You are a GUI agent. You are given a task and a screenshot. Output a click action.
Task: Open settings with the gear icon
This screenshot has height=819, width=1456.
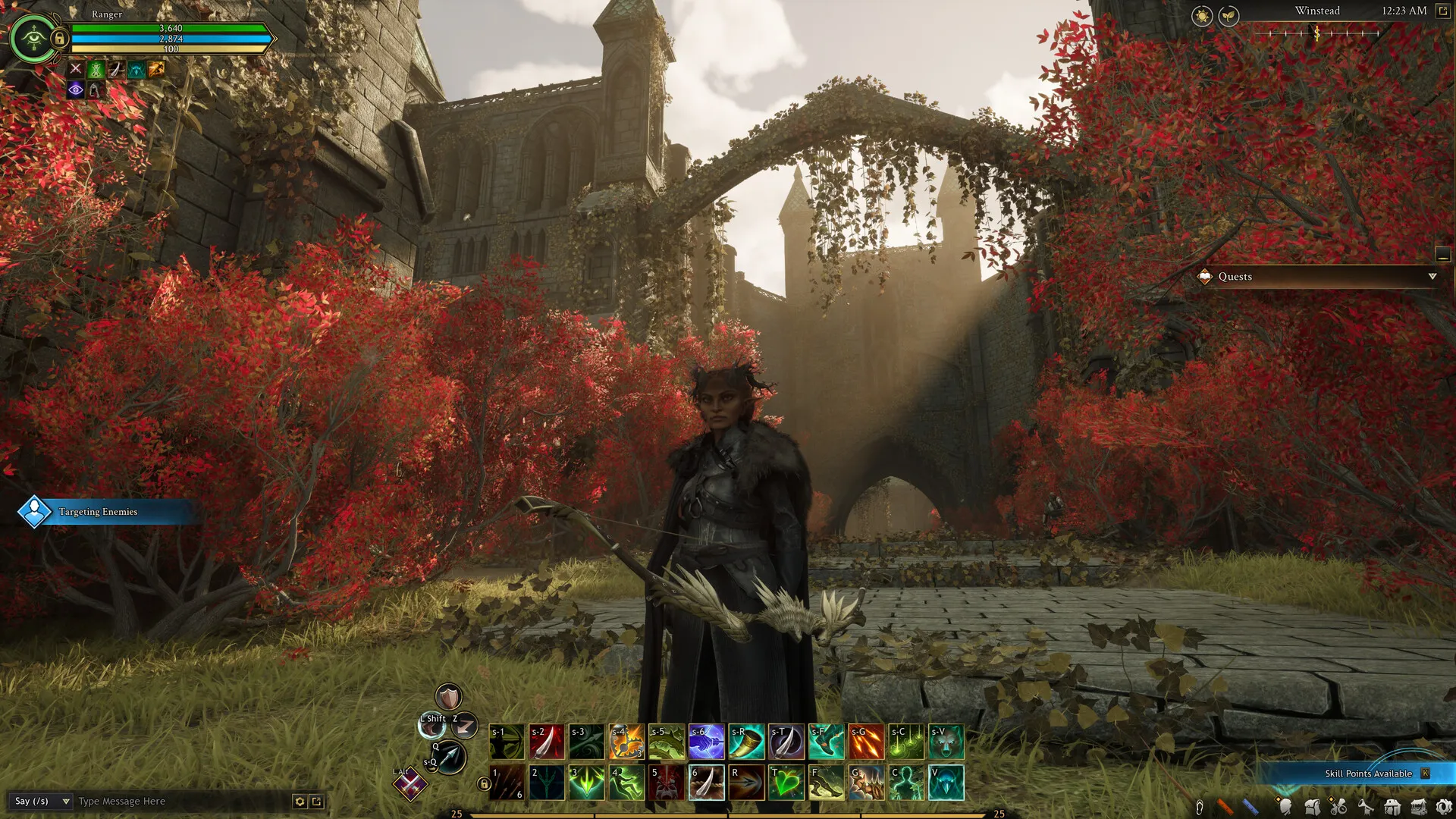[x=1445, y=806]
